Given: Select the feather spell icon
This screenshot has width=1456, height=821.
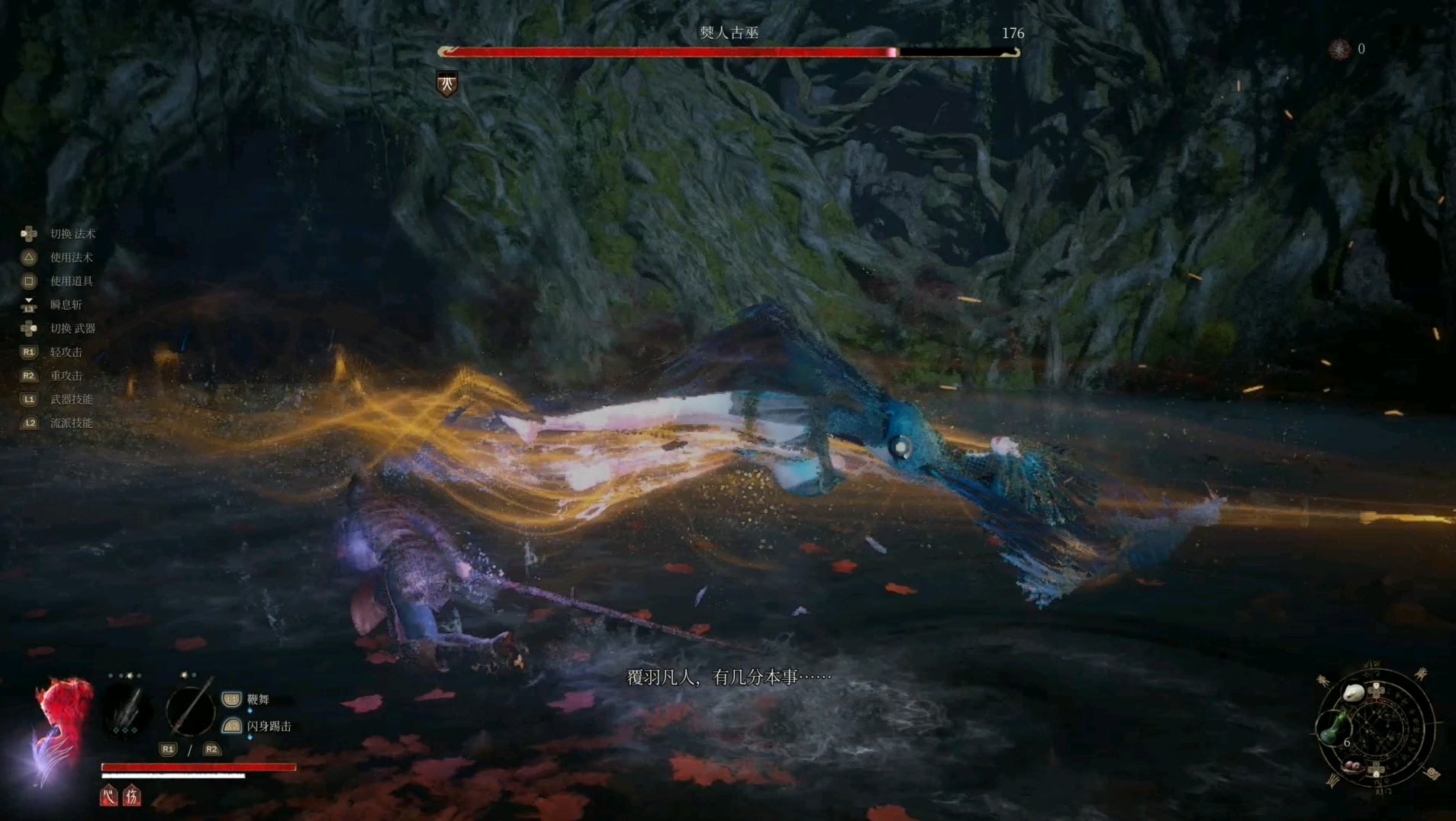Looking at the screenshot, I should pyautogui.click(x=126, y=710).
